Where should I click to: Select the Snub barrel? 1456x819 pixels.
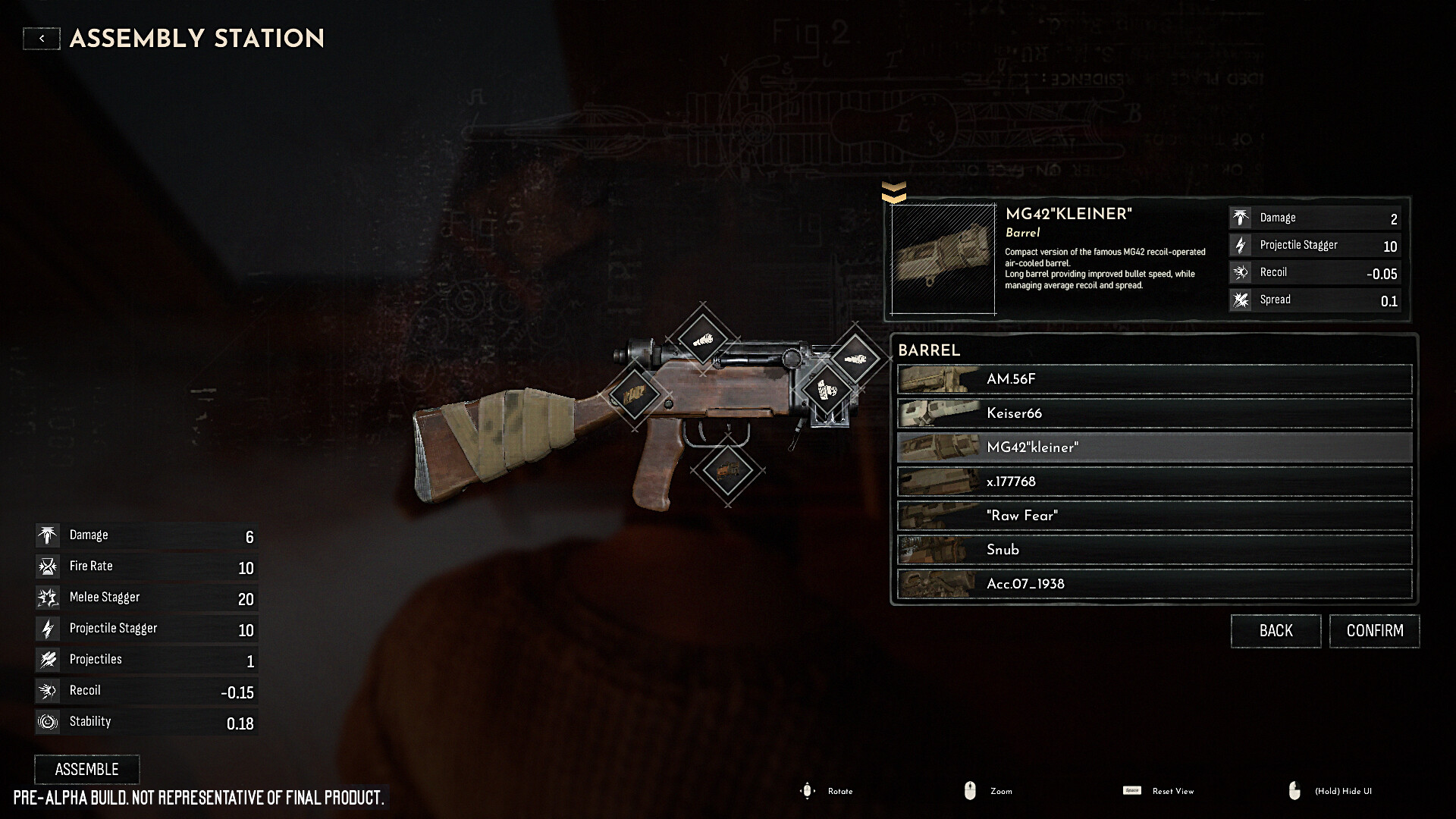click(1154, 550)
